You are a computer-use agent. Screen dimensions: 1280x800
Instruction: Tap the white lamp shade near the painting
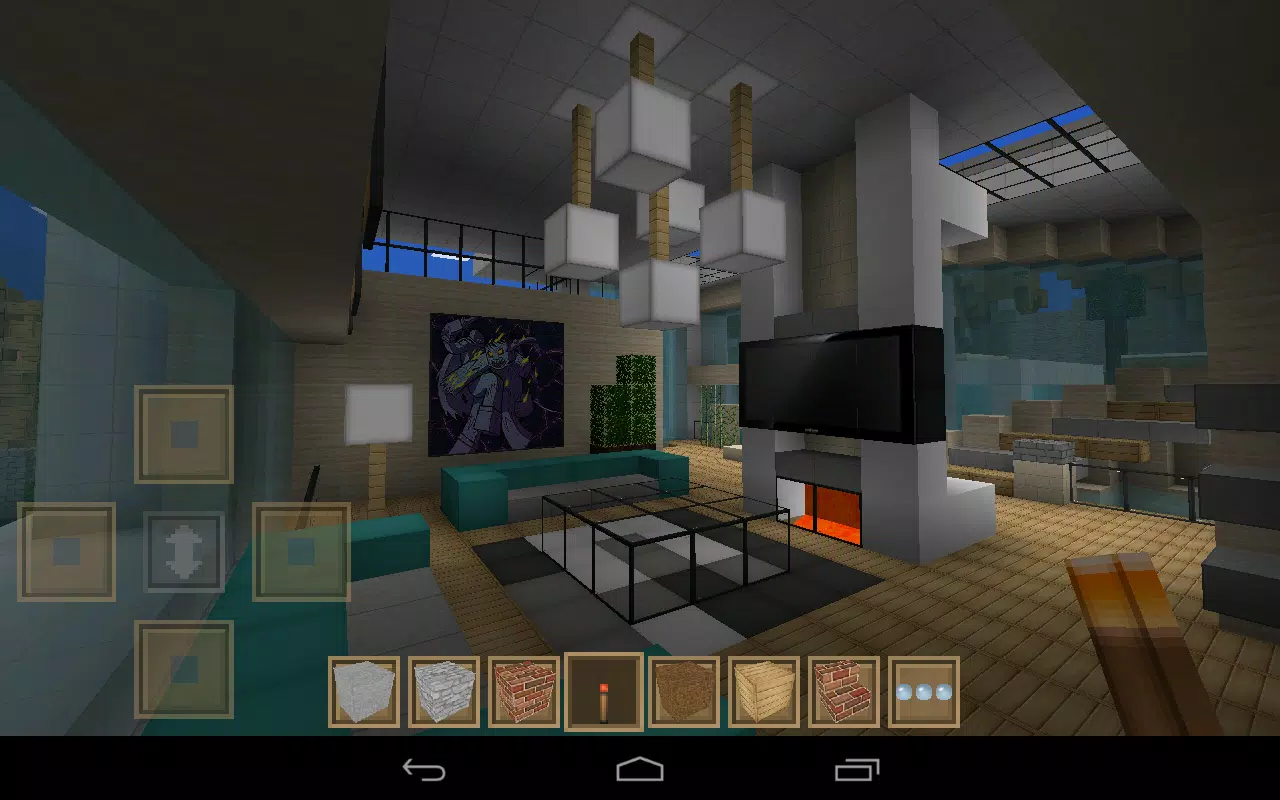(377, 411)
